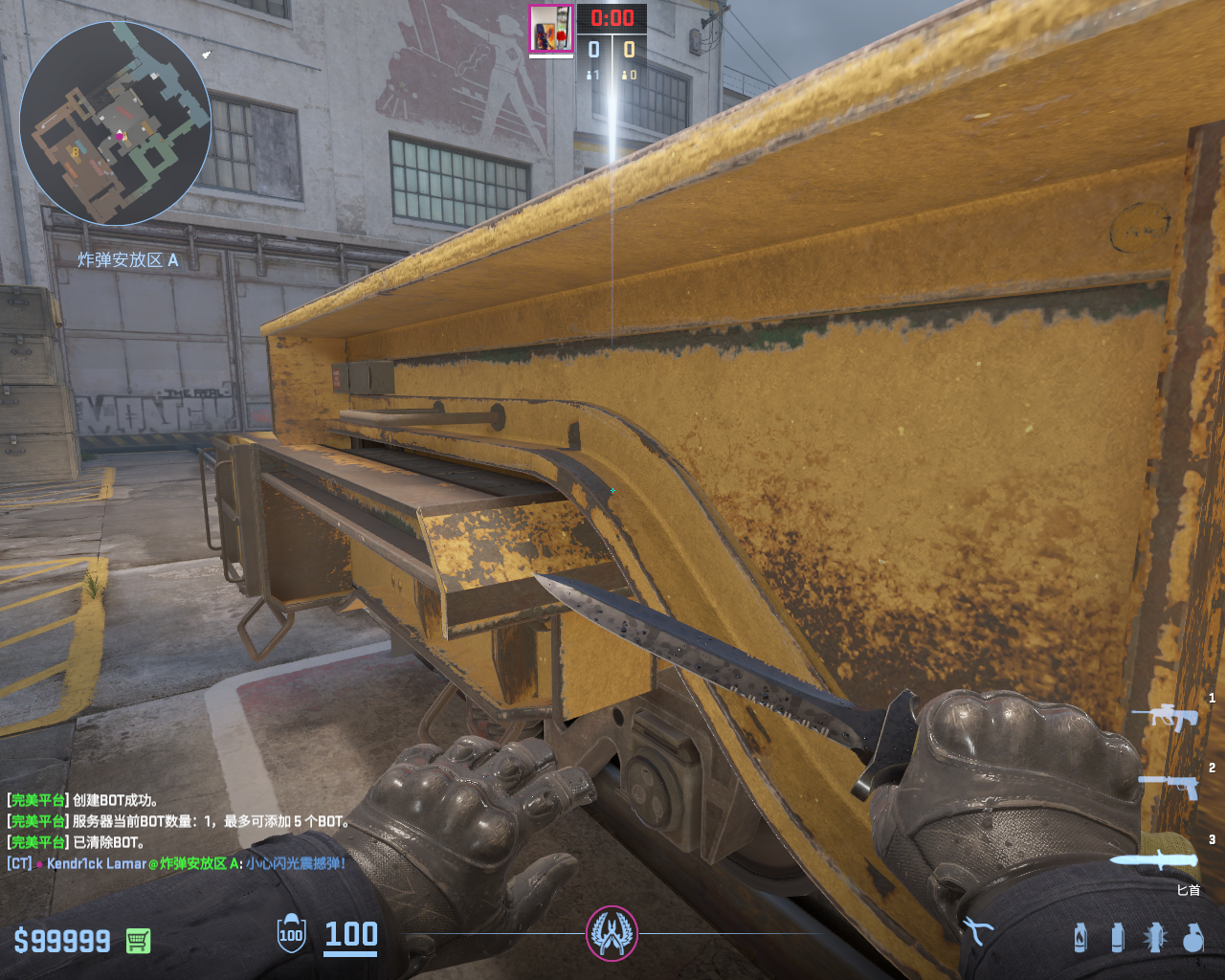Click the CT team emblem badge

click(x=612, y=934)
